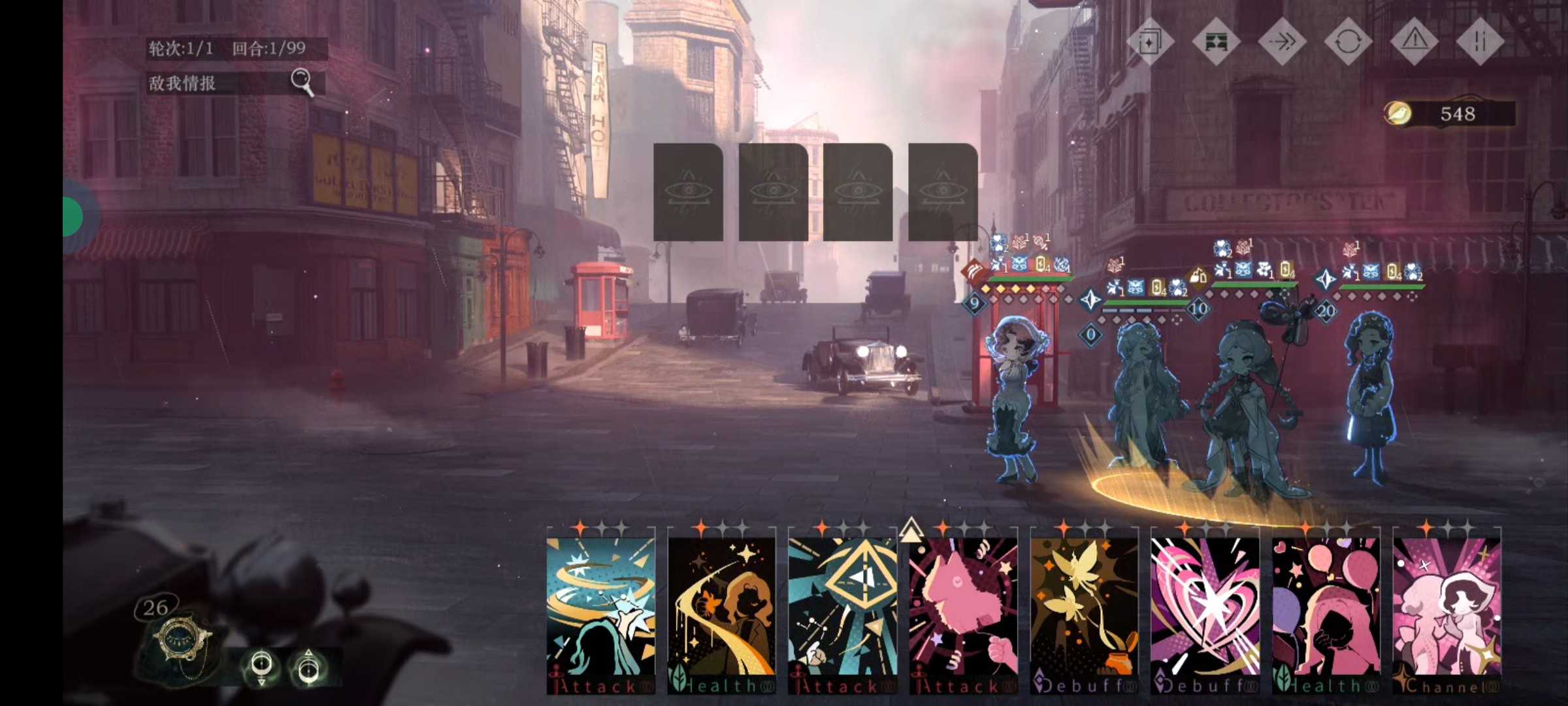Open the warning triangle icon
The width and height of the screenshot is (1568, 706).
point(1414,42)
